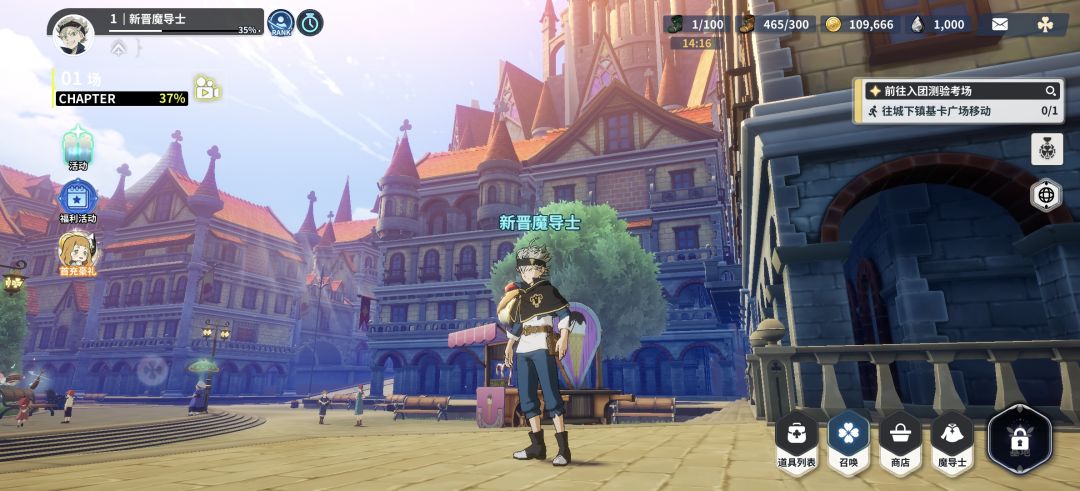Screen dimensions: 1080x491
Task: Select the black crystal currency counter
Action: 938,24
